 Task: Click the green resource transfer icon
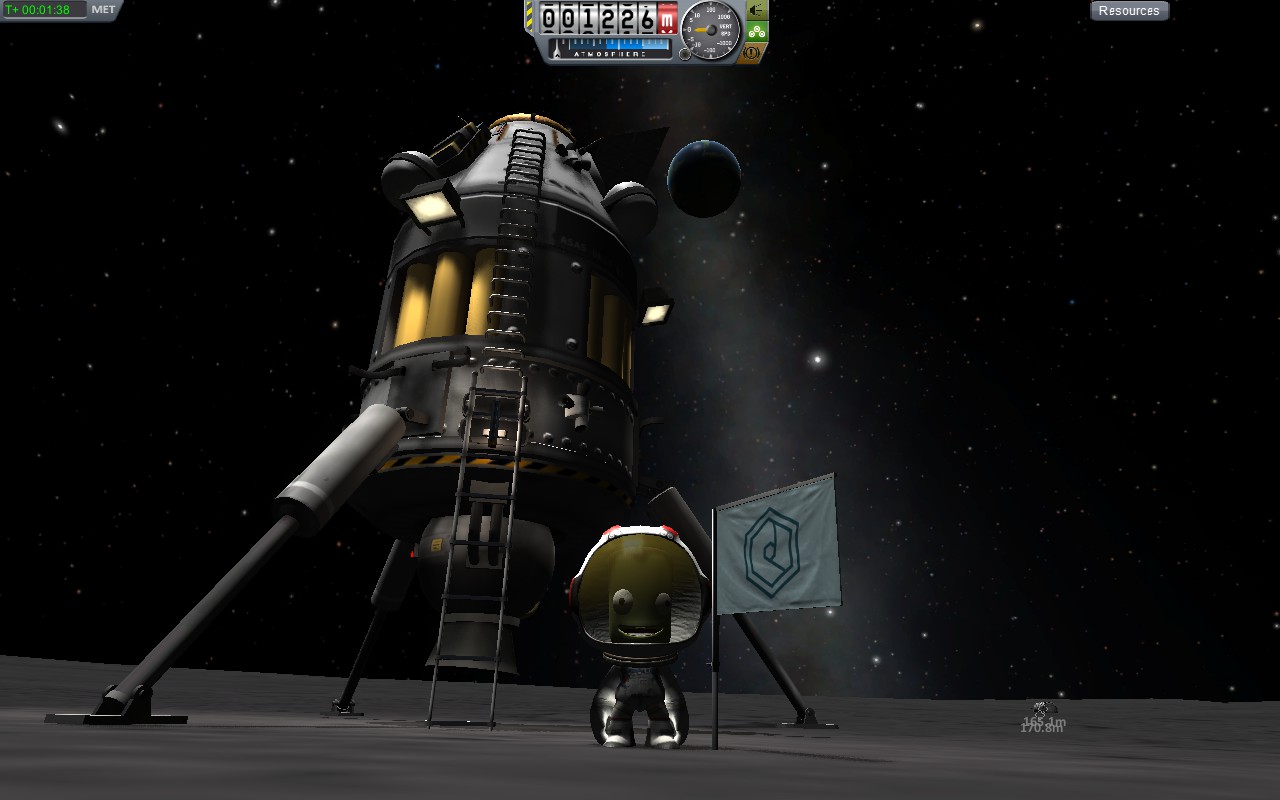click(x=757, y=30)
